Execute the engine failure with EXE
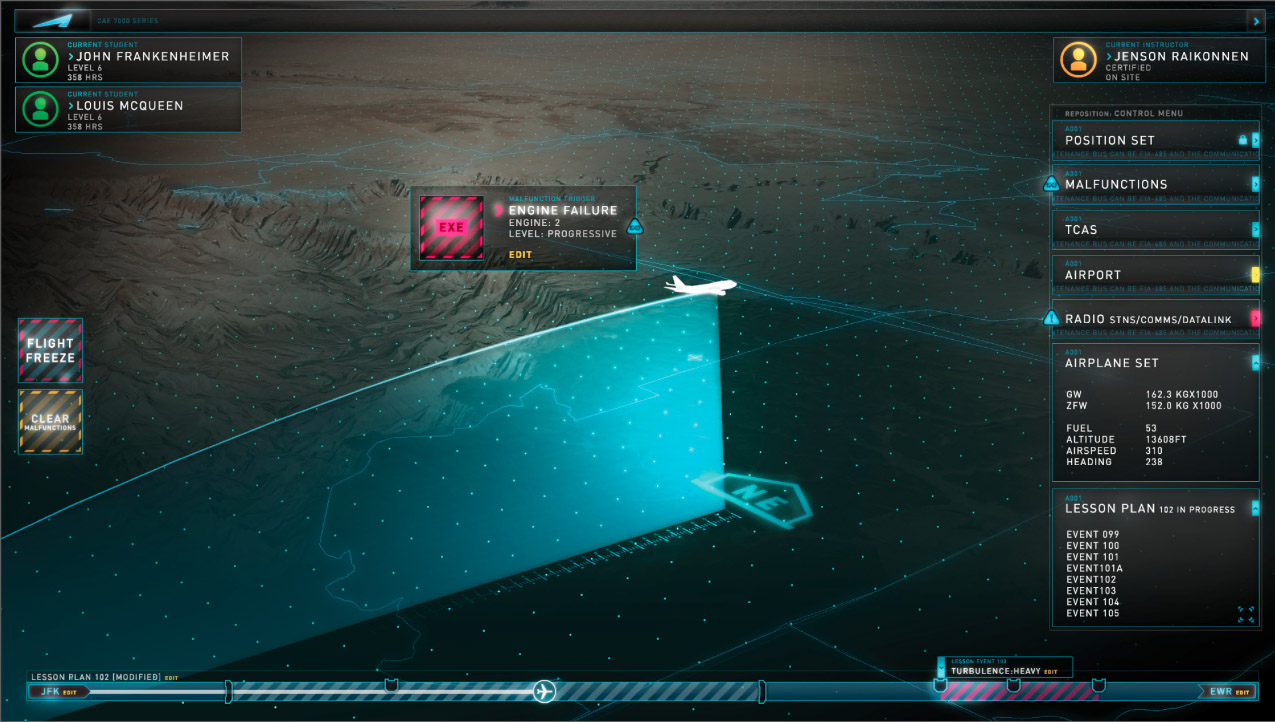Image resolution: width=1275 pixels, height=722 pixels. point(452,227)
